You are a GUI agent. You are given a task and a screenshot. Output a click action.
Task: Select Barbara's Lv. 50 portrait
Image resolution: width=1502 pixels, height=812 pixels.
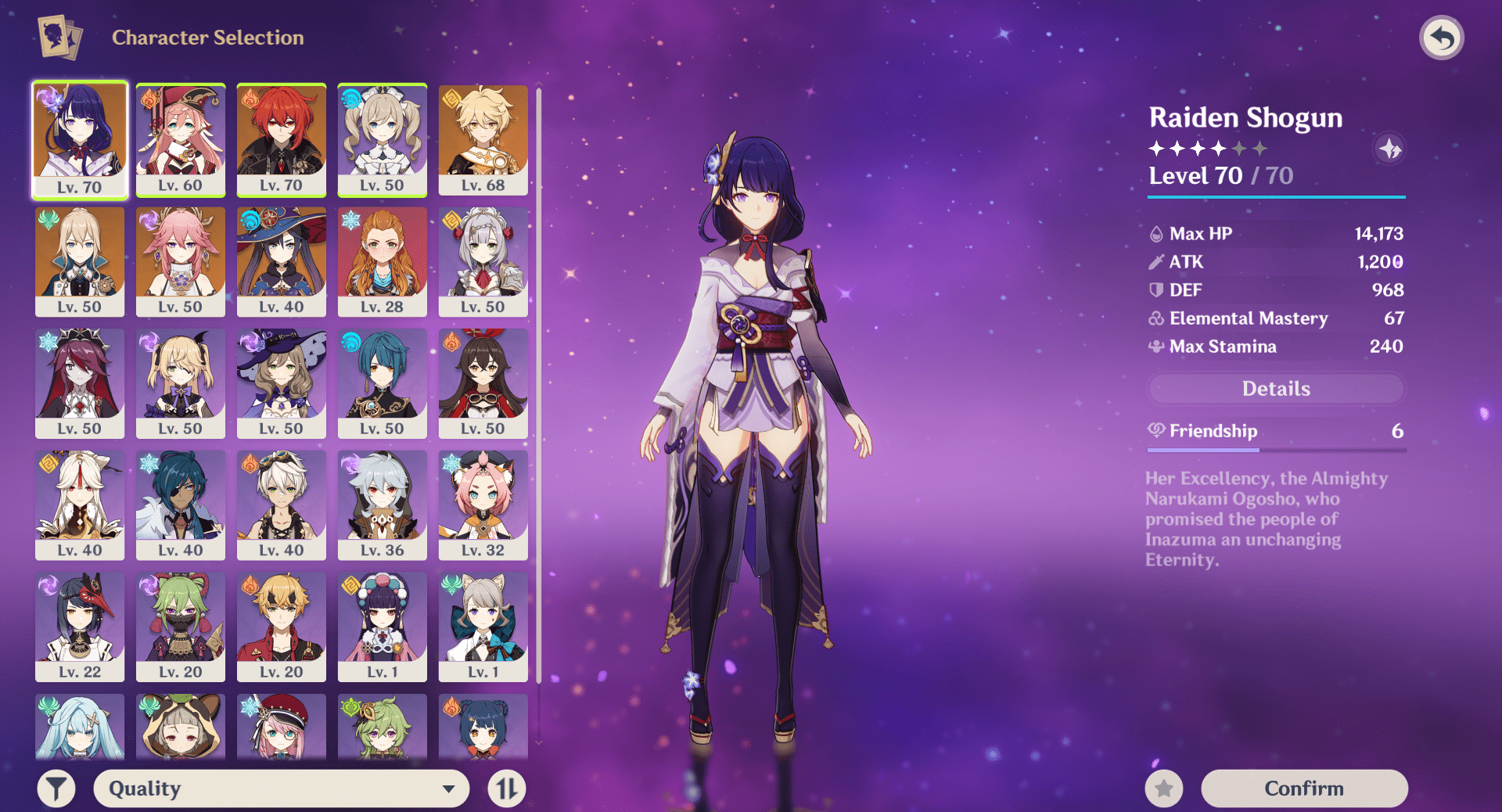click(x=383, y=139)
